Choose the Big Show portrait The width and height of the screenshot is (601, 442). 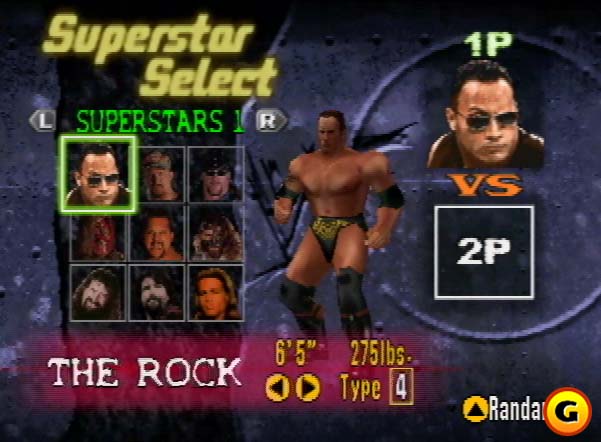(158, 232)
